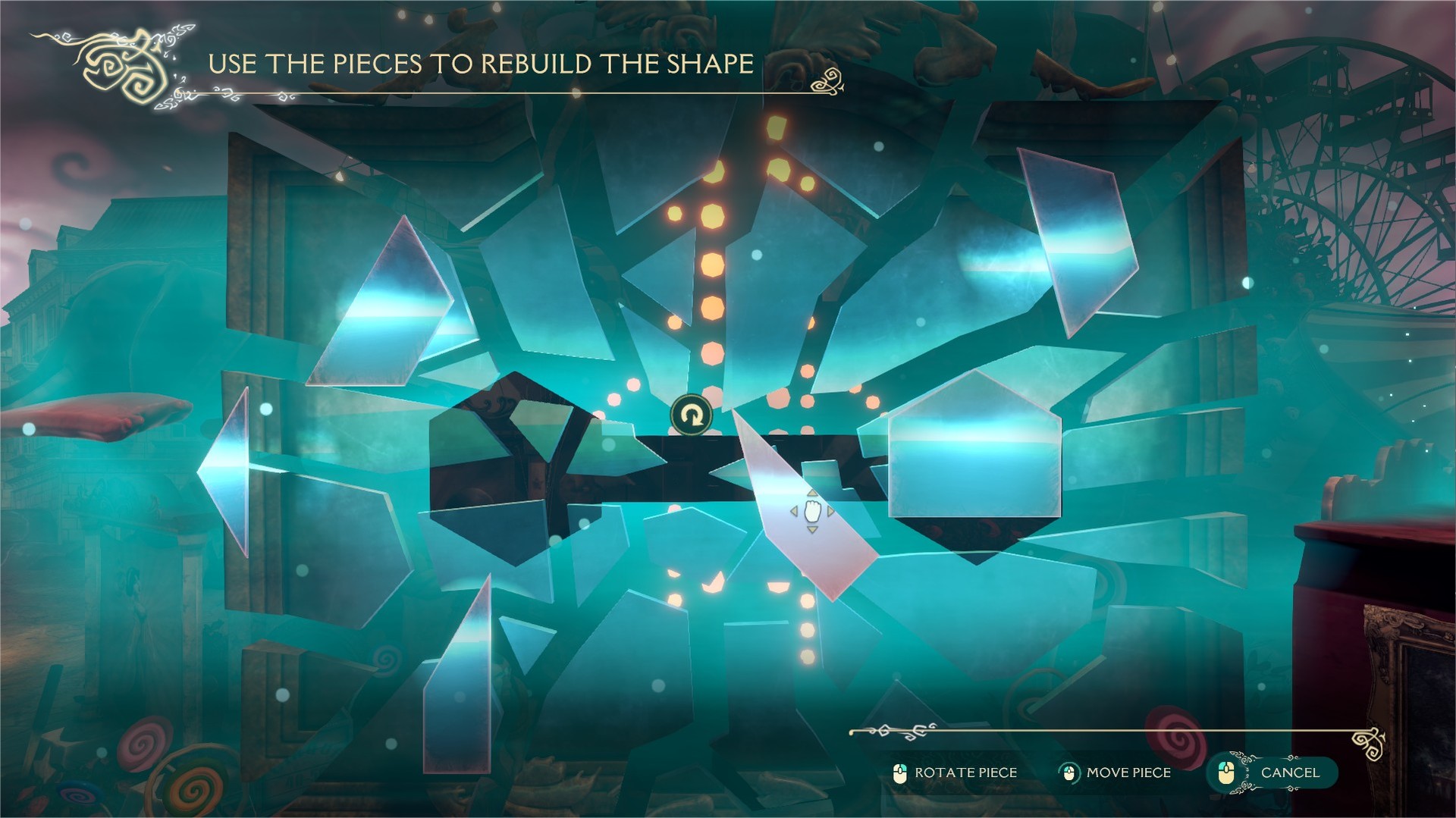Viewport: 1456px width, 818px height.
Task: Select the MOVE PIECE prompt text
Action: (x=1130, y=773)
